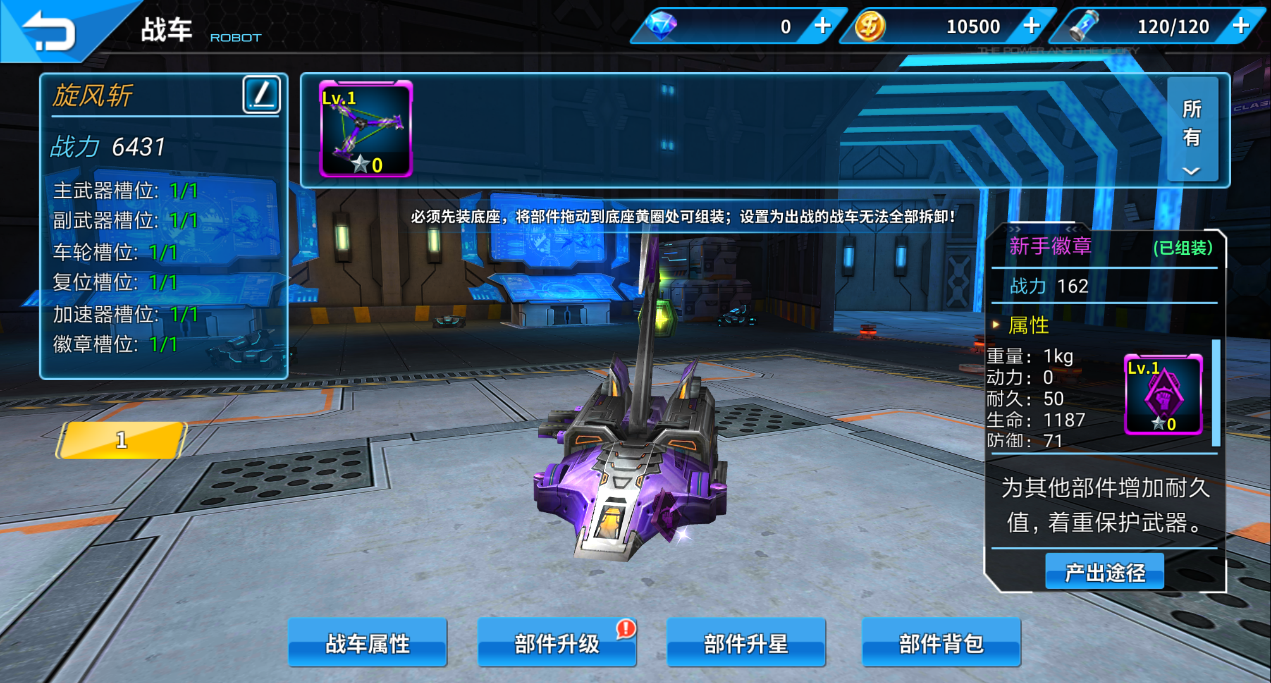This screenshot has height=683, width=1271.
Task: Open 部件升星 part star upgrade
Action: click(746, 643)
